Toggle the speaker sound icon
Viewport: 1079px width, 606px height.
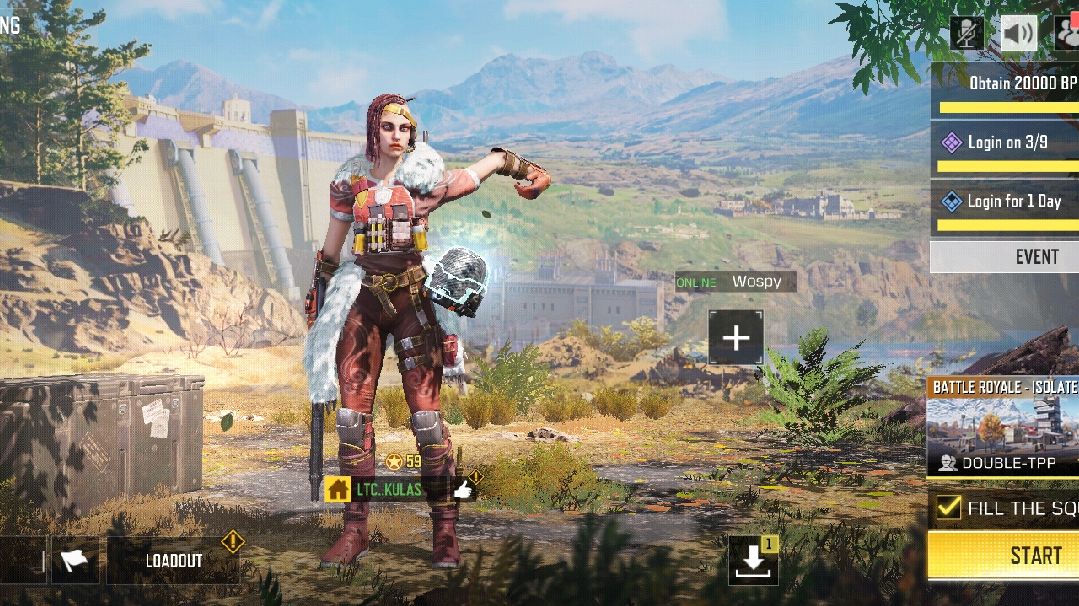(x=1019, y=34)
